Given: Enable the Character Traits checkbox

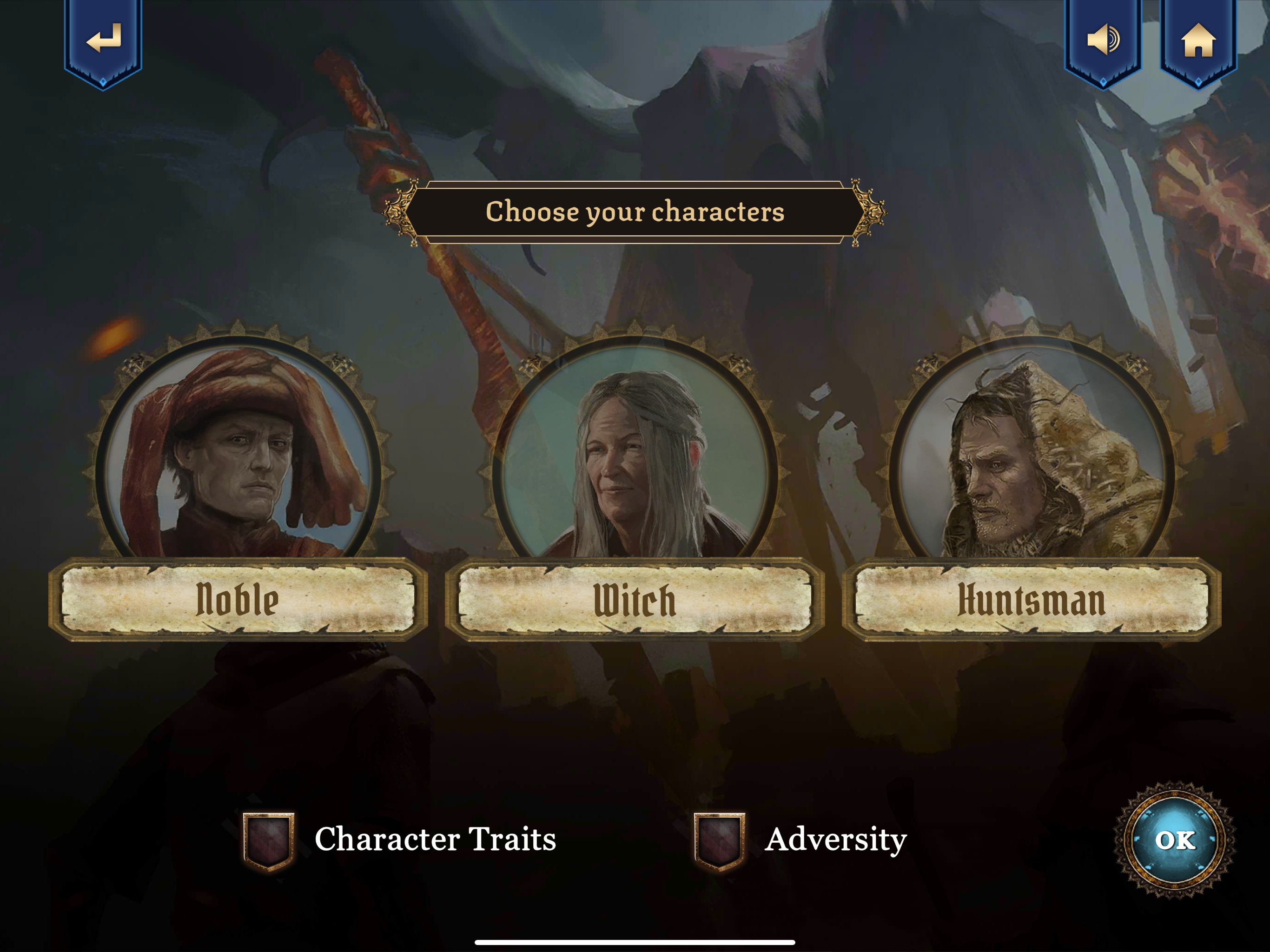Looking at the screenshot, I should tap(268, 840).
